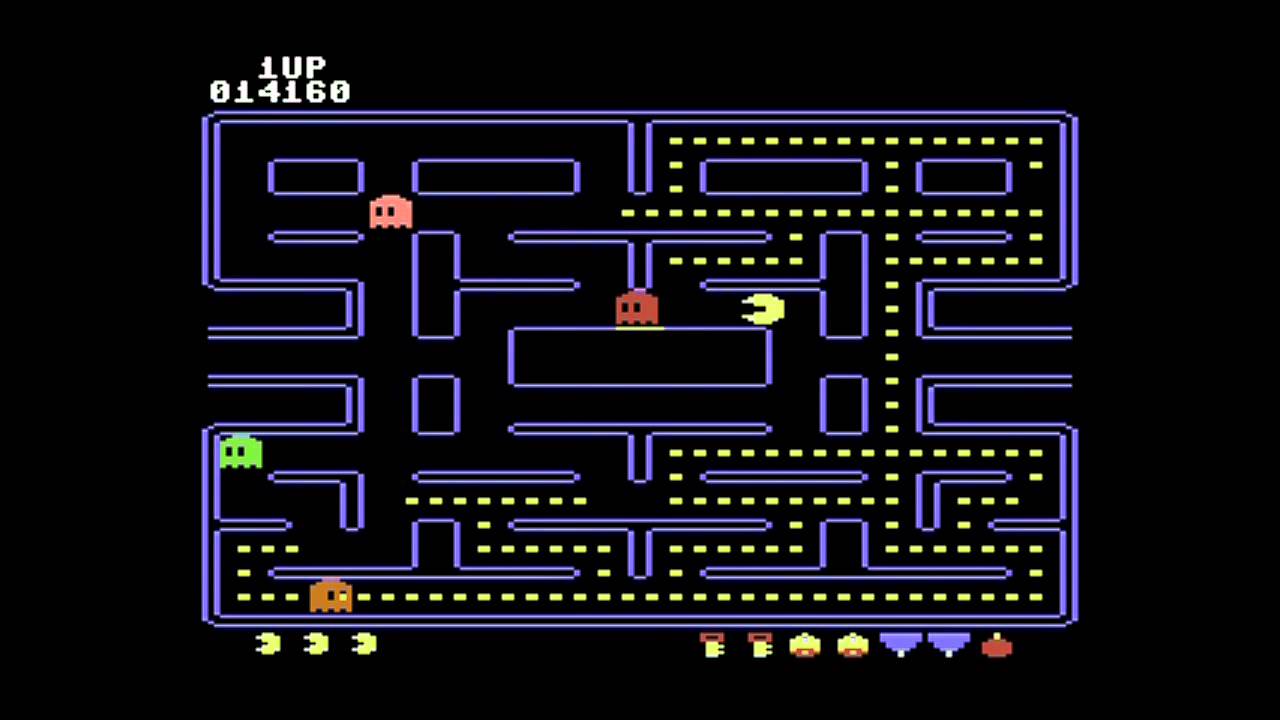
Task: Click the ghost house box in the maze center
Action: pos(638,355)
